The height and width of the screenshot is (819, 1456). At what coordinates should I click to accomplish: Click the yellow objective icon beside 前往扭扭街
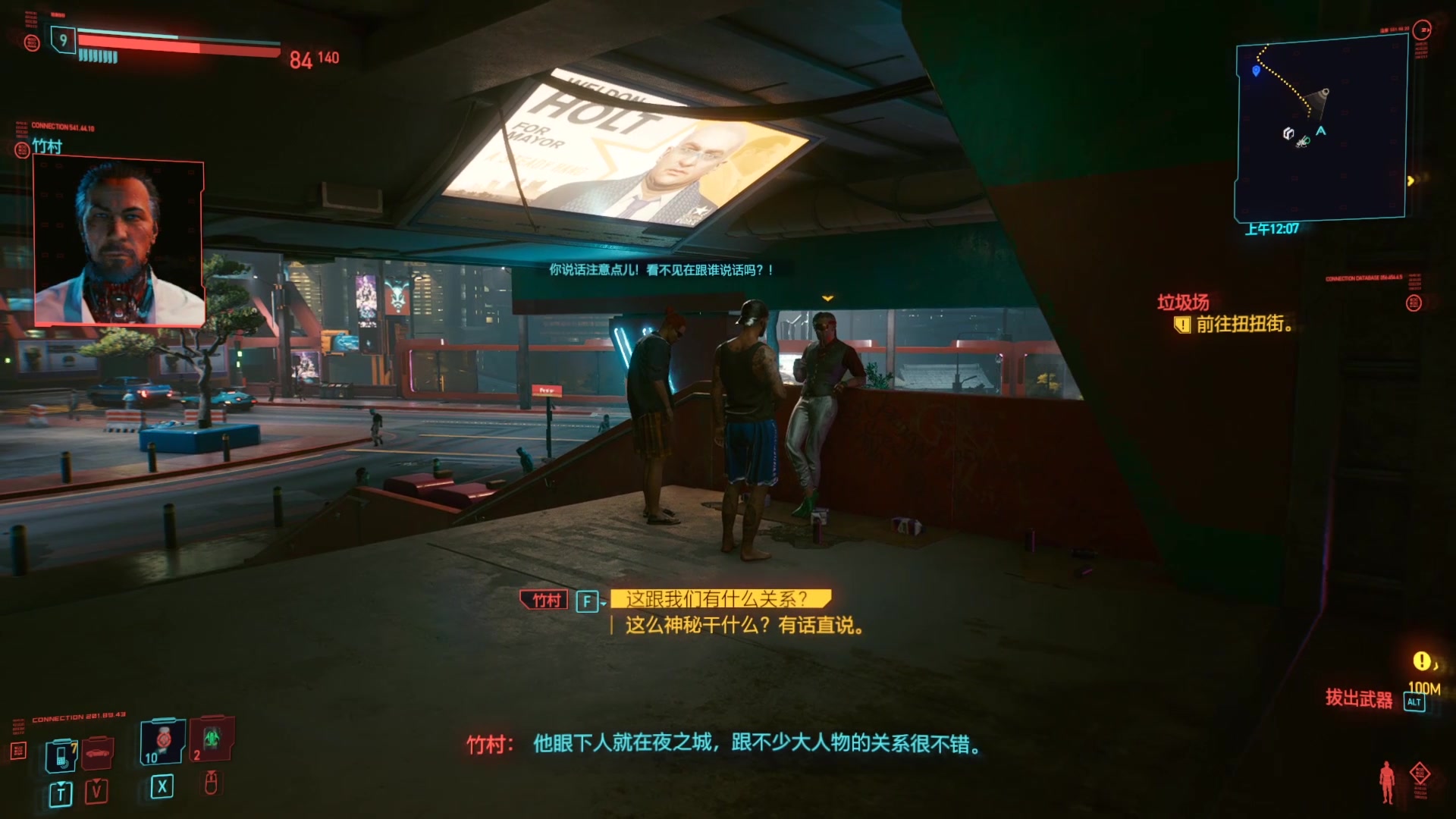pyautogui.click(x=1184, y=324)
